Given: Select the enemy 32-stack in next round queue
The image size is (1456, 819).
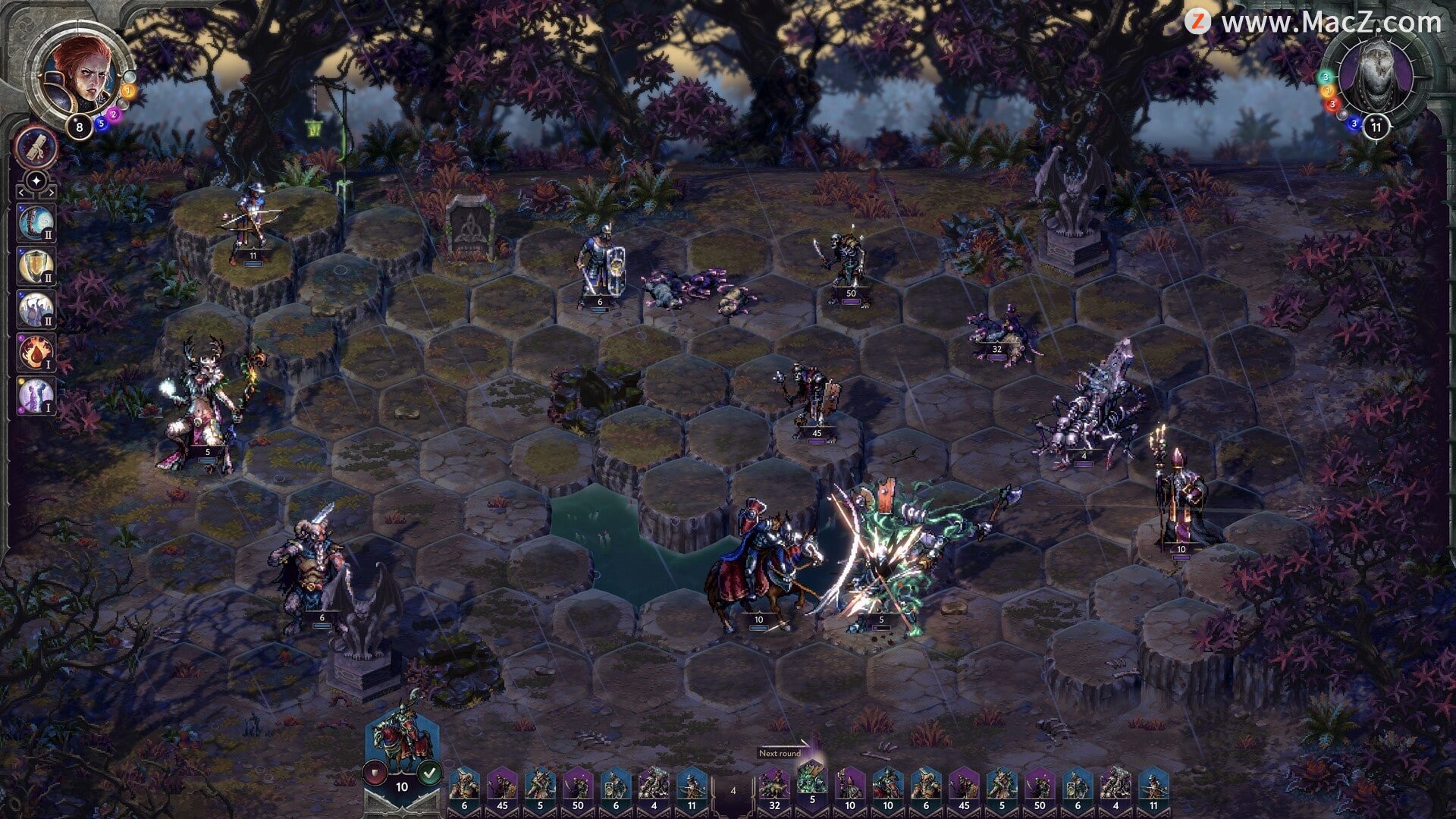Looking at the screenshot, I should click(773, 789).
